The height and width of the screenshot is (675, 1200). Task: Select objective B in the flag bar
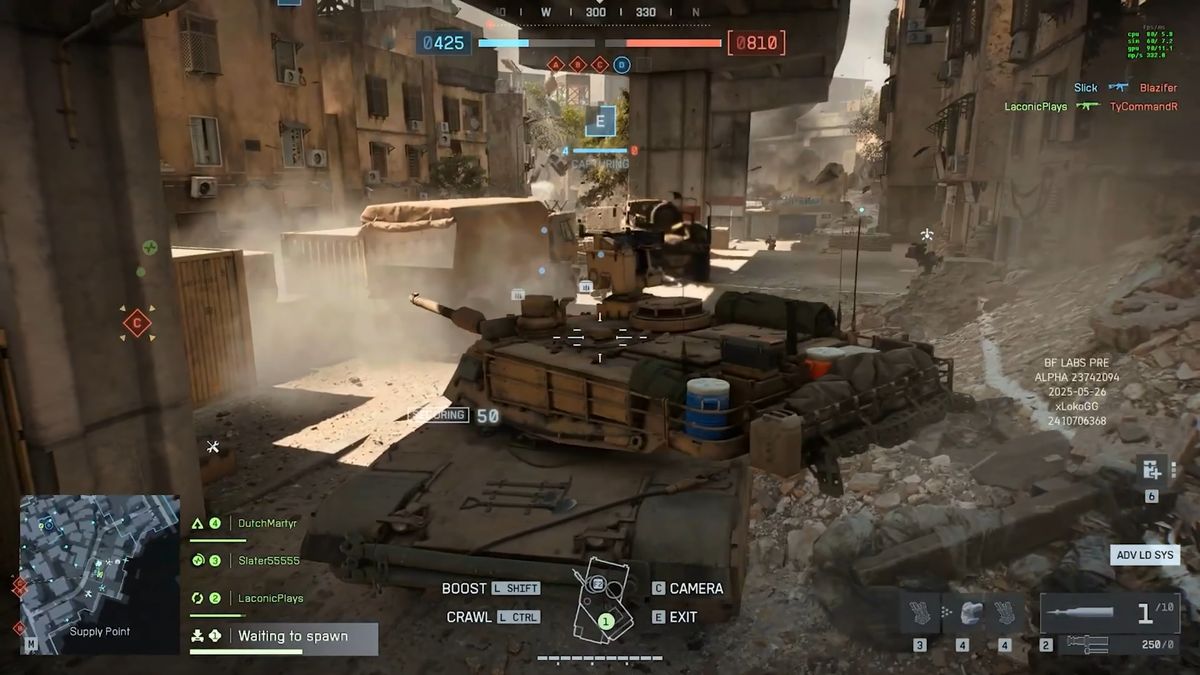578,65
